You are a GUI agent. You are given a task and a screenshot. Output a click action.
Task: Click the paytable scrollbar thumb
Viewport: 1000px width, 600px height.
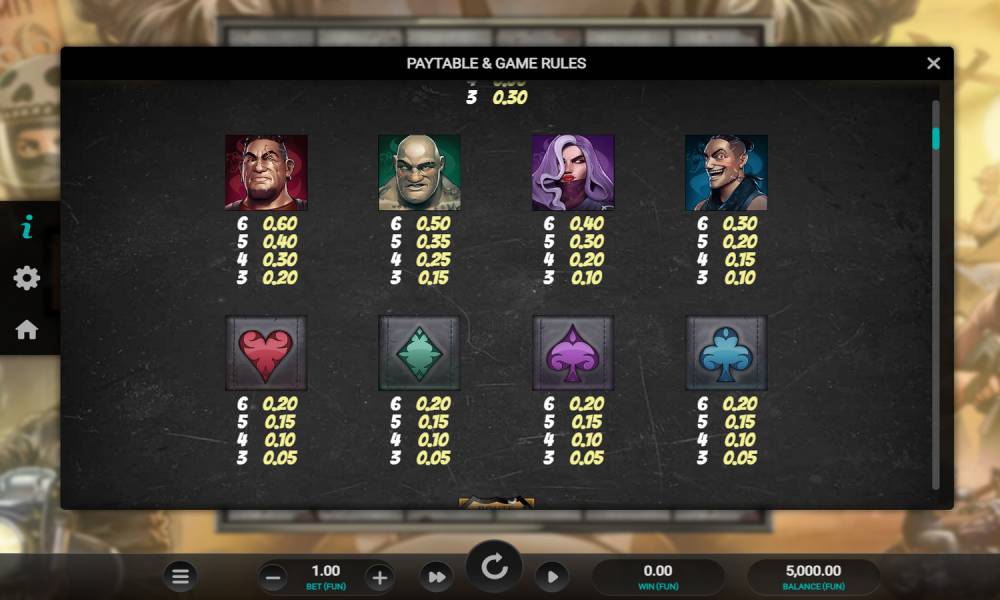click(936, 138)
